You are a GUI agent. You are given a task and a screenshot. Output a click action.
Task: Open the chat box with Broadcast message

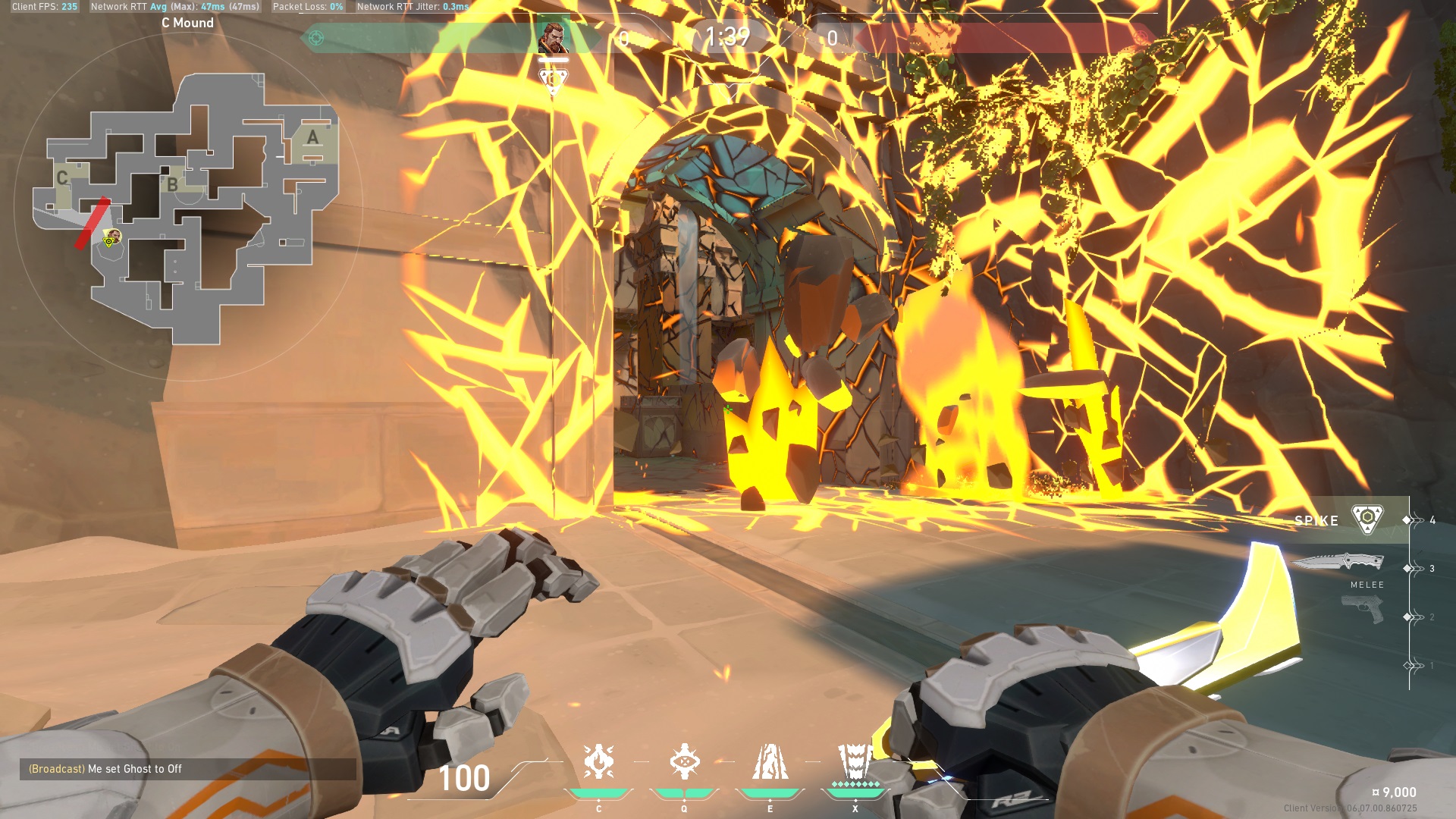click(x=187, y=769)
